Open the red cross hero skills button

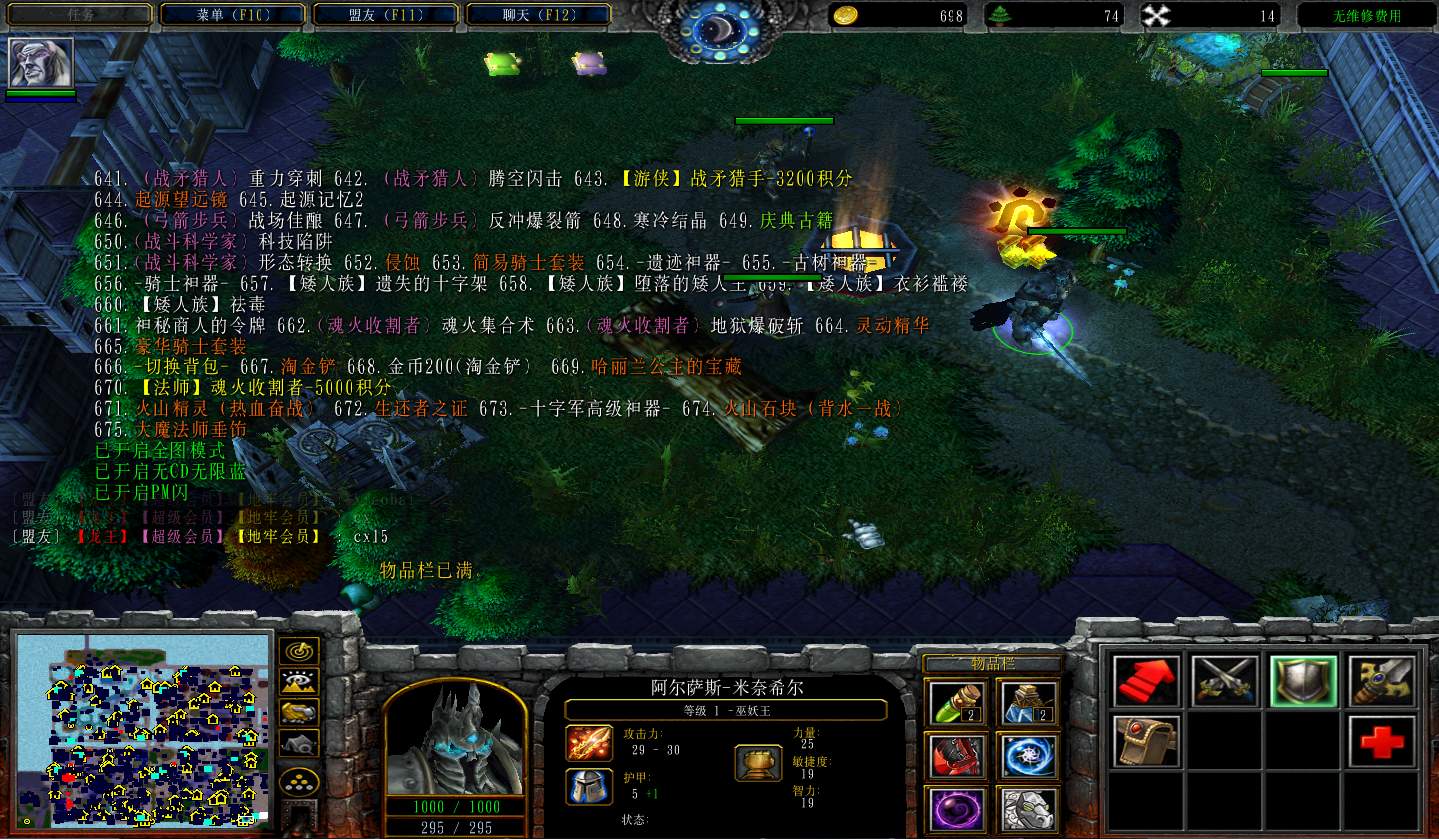coord(1382,742)
